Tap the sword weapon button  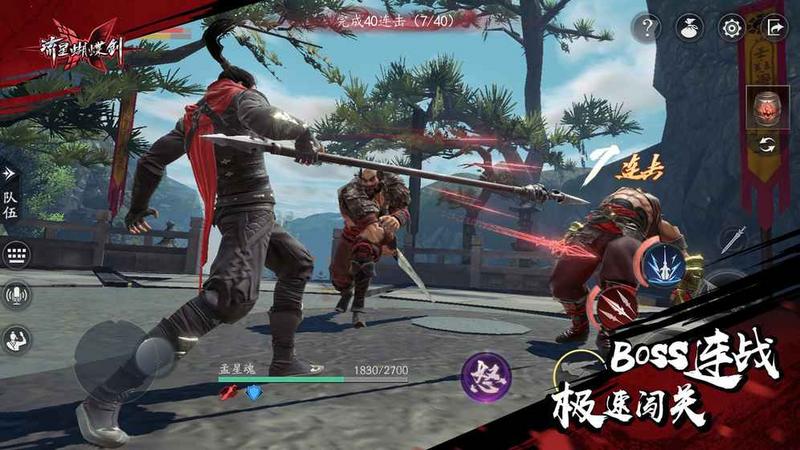tap(733, 240)
